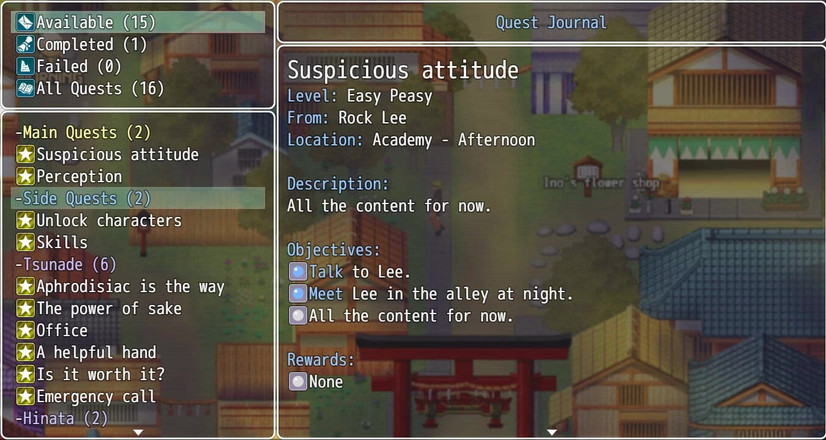Select Aphrodisiac is the way quest
826x440 pixels.
click(x=130, y=286)
